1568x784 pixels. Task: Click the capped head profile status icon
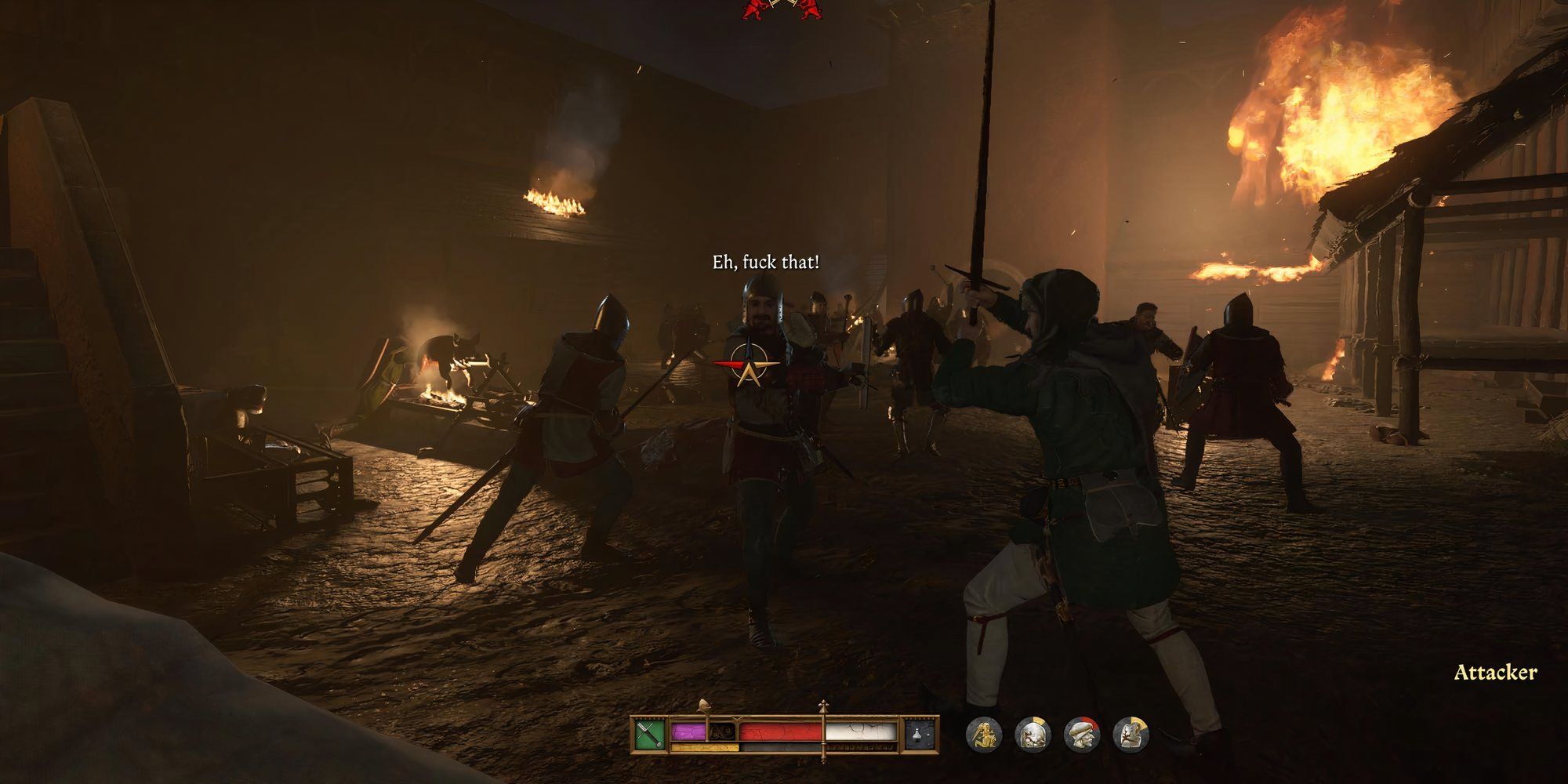(x=1081, y=735)
